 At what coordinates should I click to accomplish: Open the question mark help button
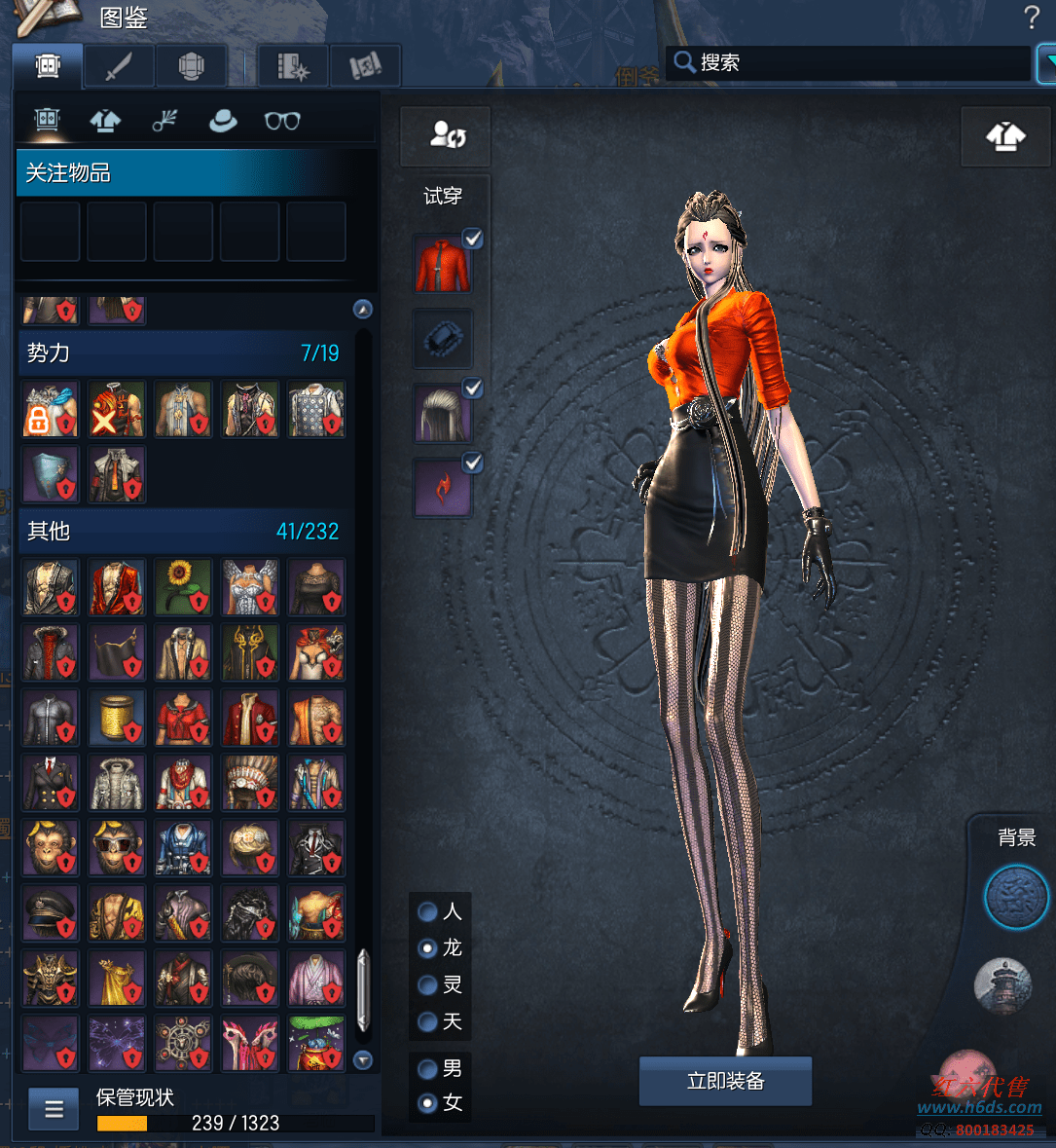point(1032,18)
